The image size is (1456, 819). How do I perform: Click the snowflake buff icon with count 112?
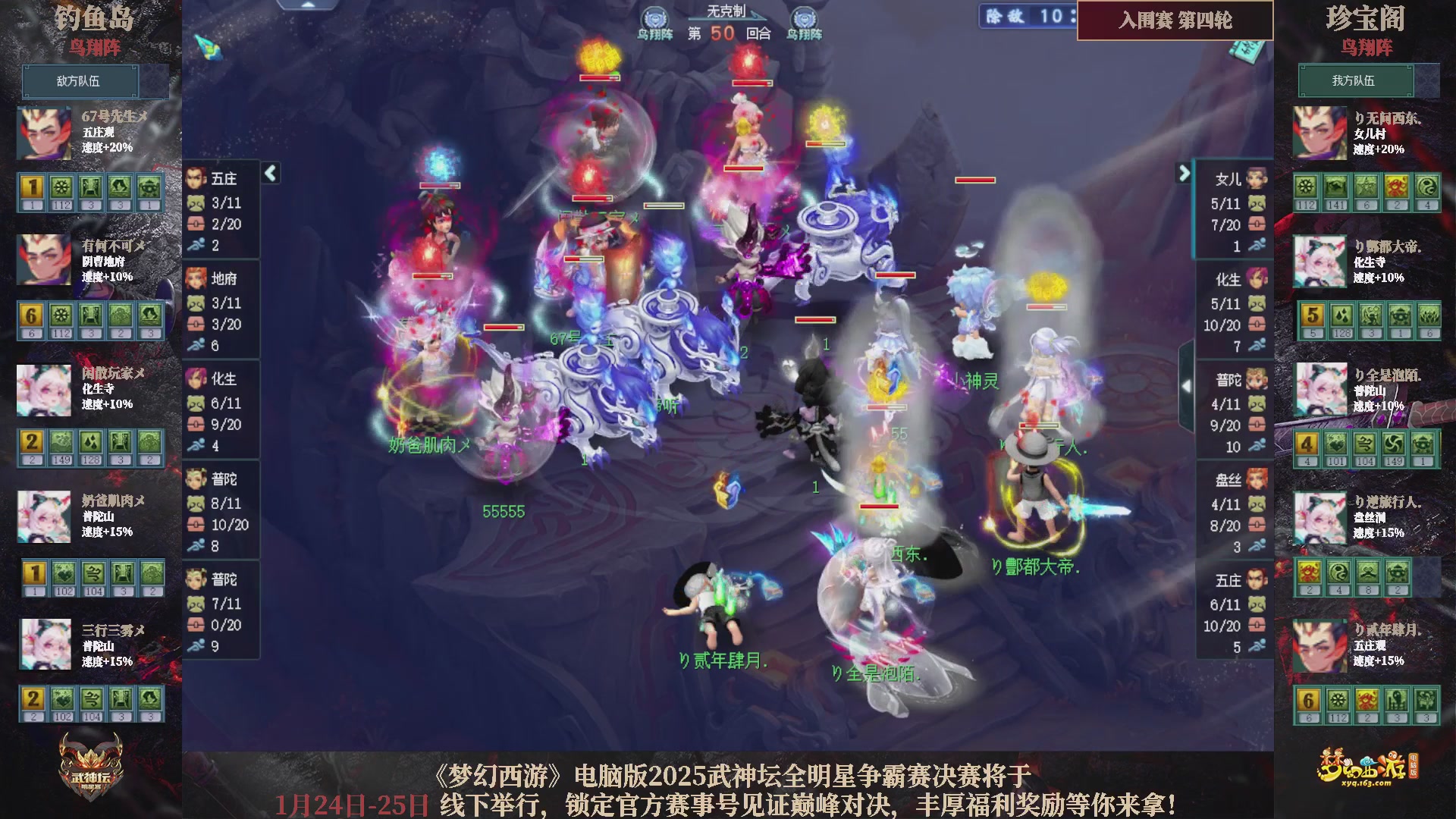(x=61, y=186)
